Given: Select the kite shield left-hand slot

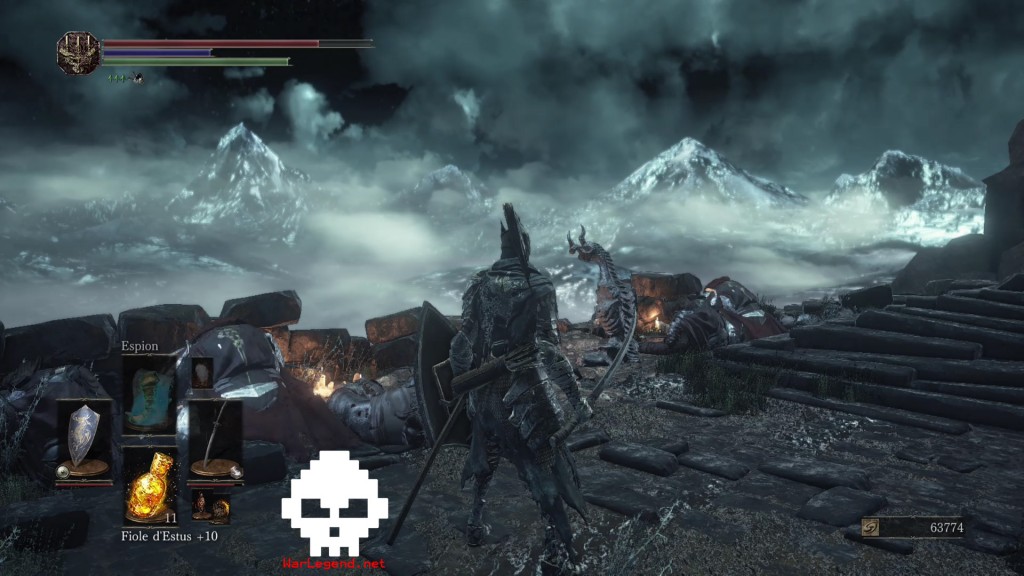Looking at the screenshot, I should click(83, 440).
